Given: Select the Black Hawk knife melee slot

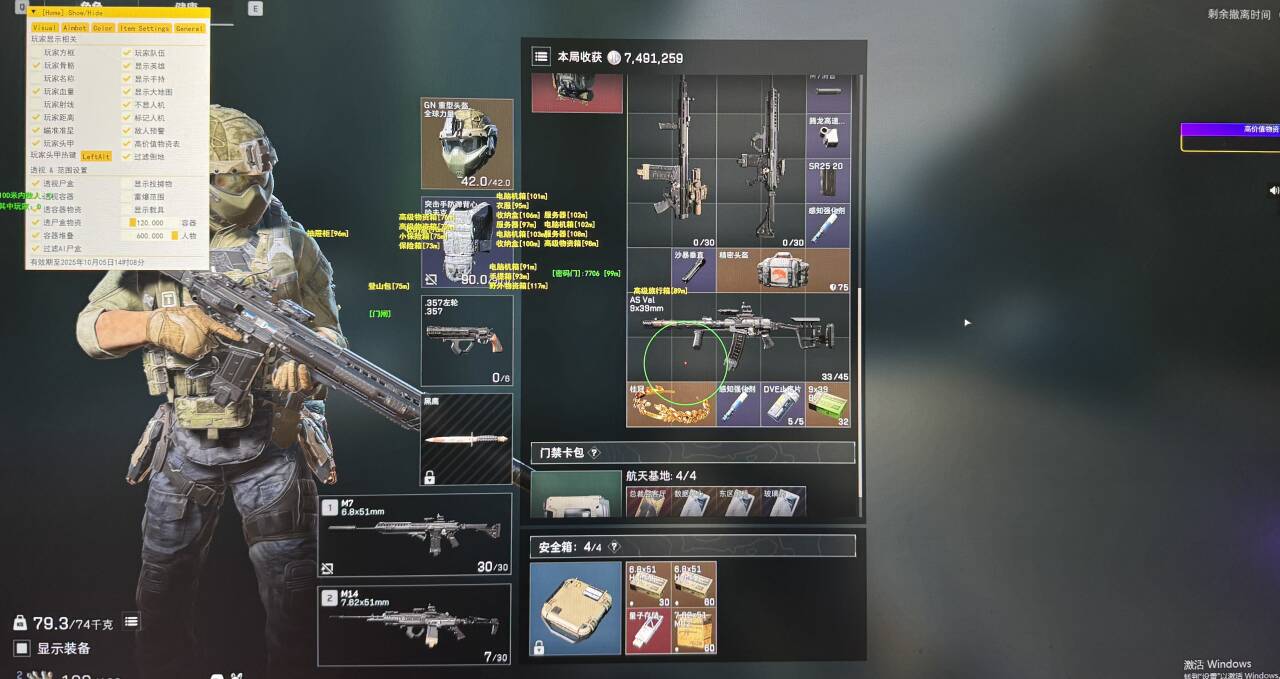Looking at the screenshot, I should [467, 439].
